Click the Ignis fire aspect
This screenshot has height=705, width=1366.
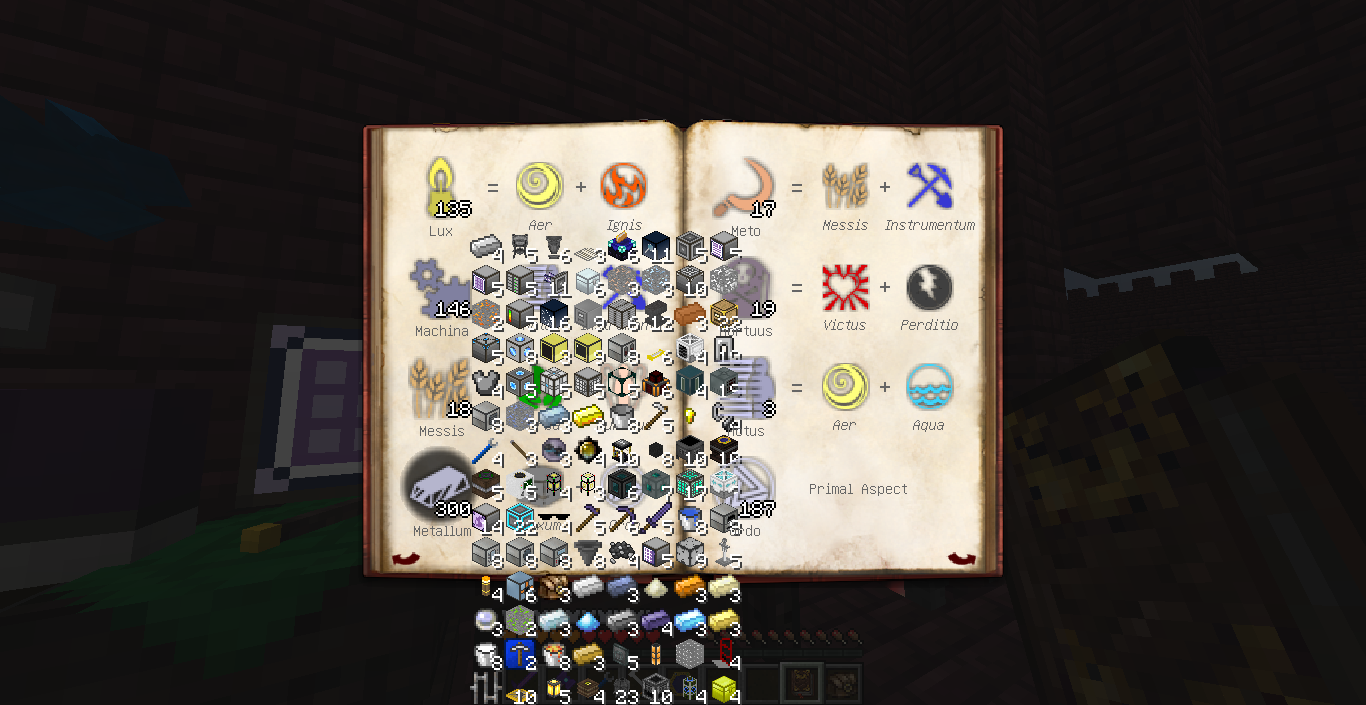(623, 187)
